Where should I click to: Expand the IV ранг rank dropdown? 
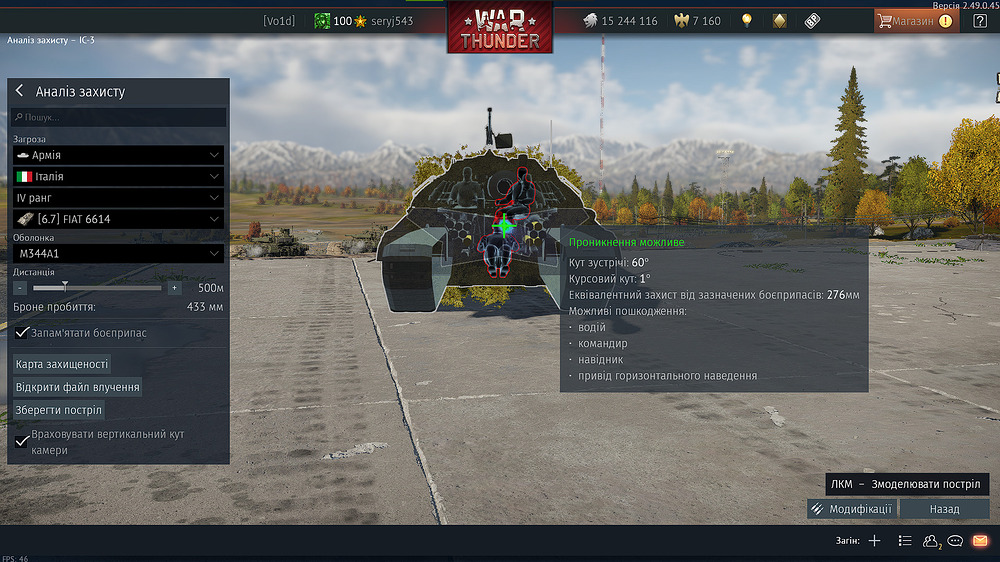(118, 198)
